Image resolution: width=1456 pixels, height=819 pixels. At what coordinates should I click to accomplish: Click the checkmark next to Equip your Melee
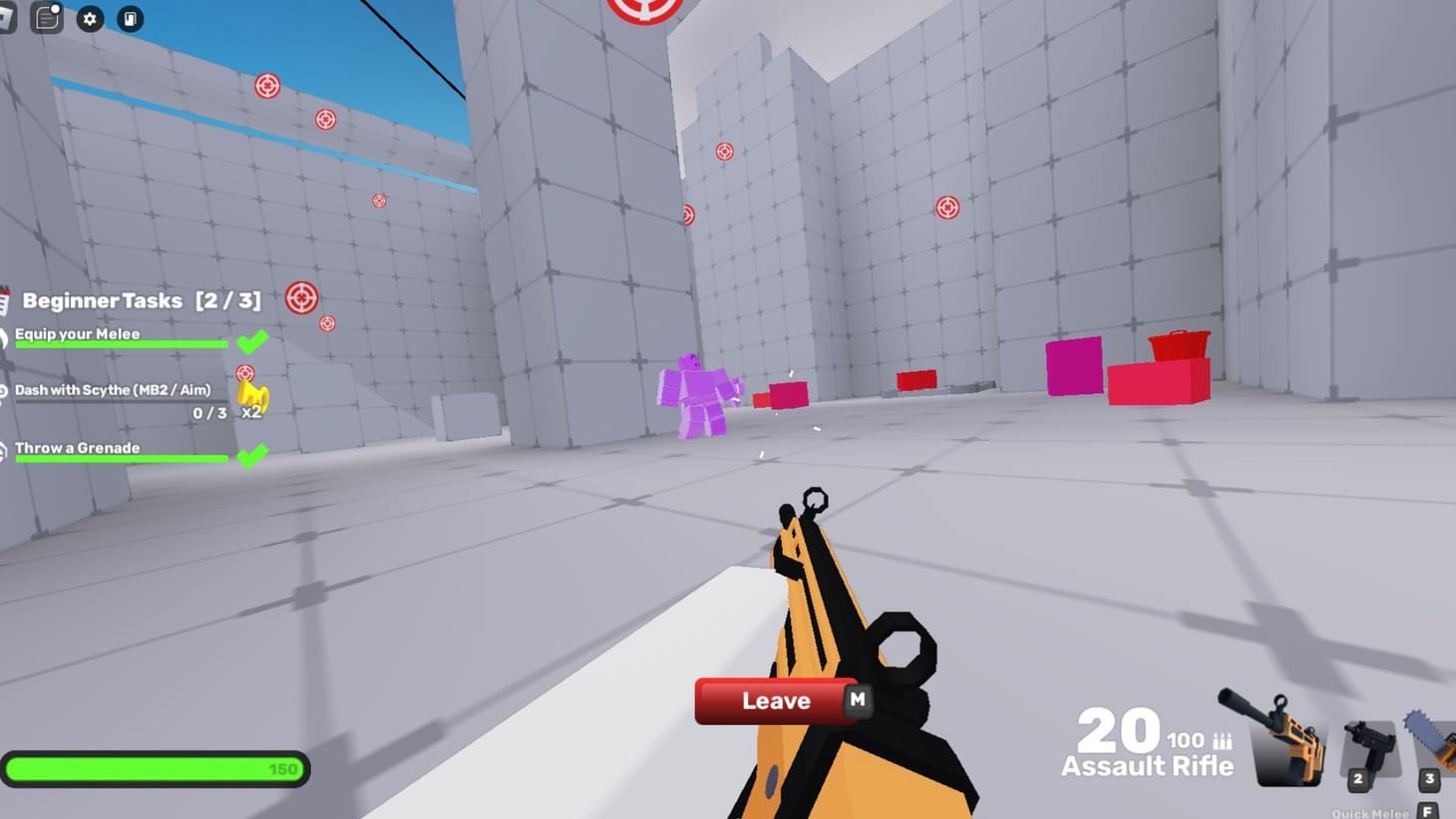pyautogui.click(x=254, y=340)
